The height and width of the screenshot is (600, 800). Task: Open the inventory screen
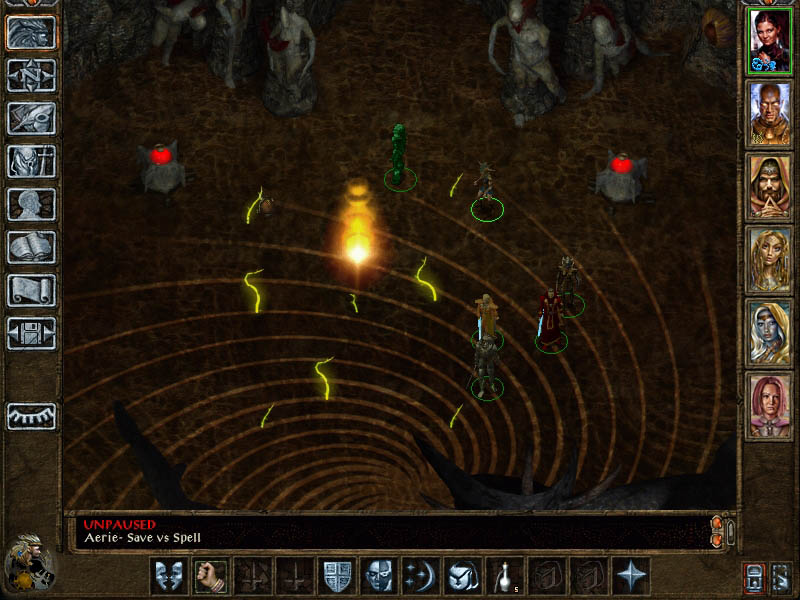click(x=31, y=161)
